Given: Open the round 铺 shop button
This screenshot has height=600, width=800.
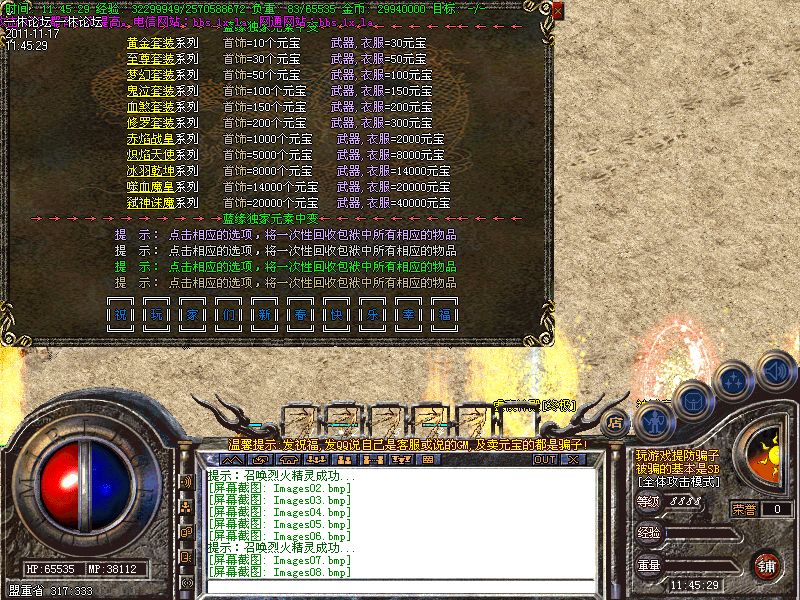Looking at the screenshot, I should [x=765, y=564].
